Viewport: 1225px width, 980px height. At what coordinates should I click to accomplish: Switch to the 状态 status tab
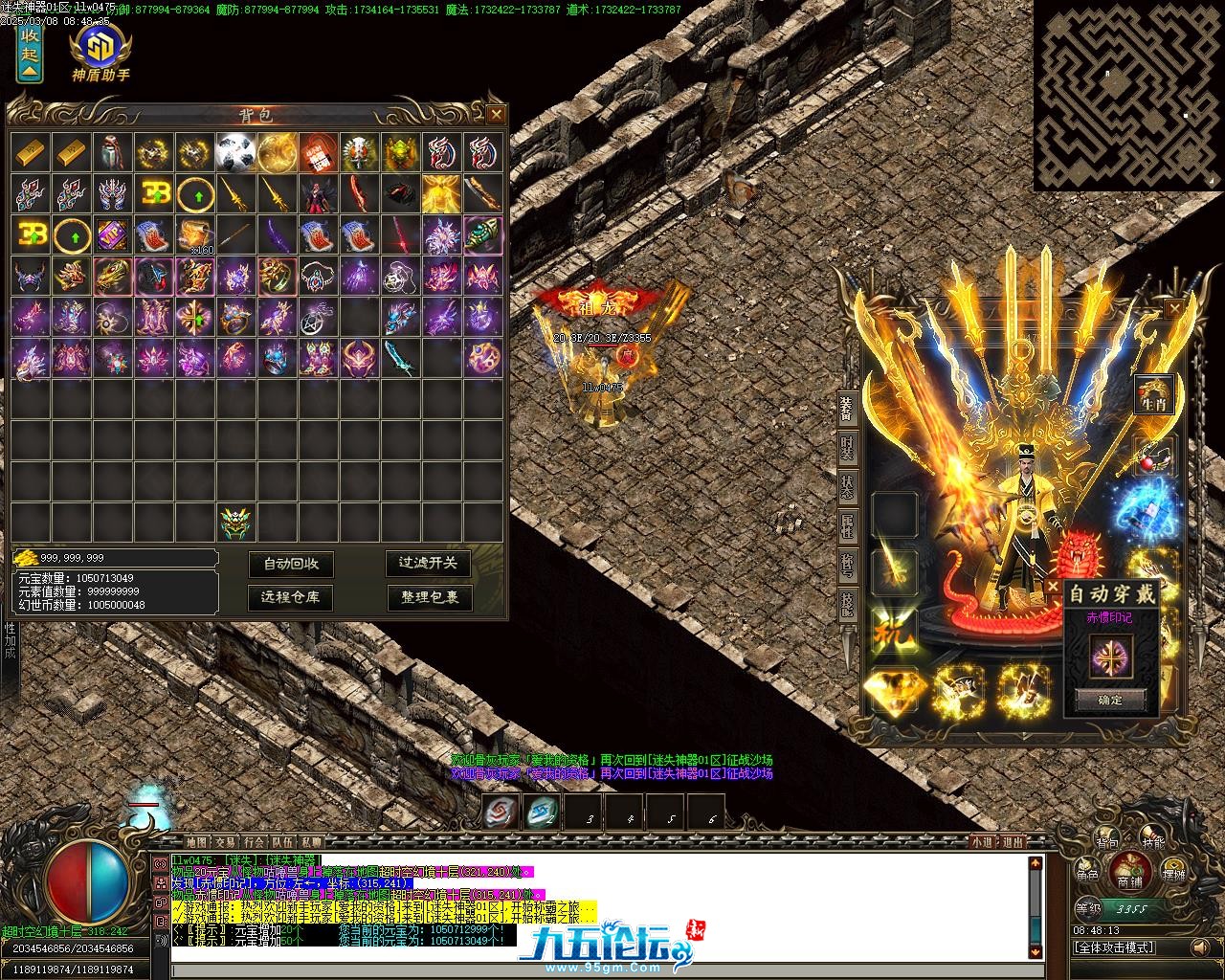pos(848,486)
